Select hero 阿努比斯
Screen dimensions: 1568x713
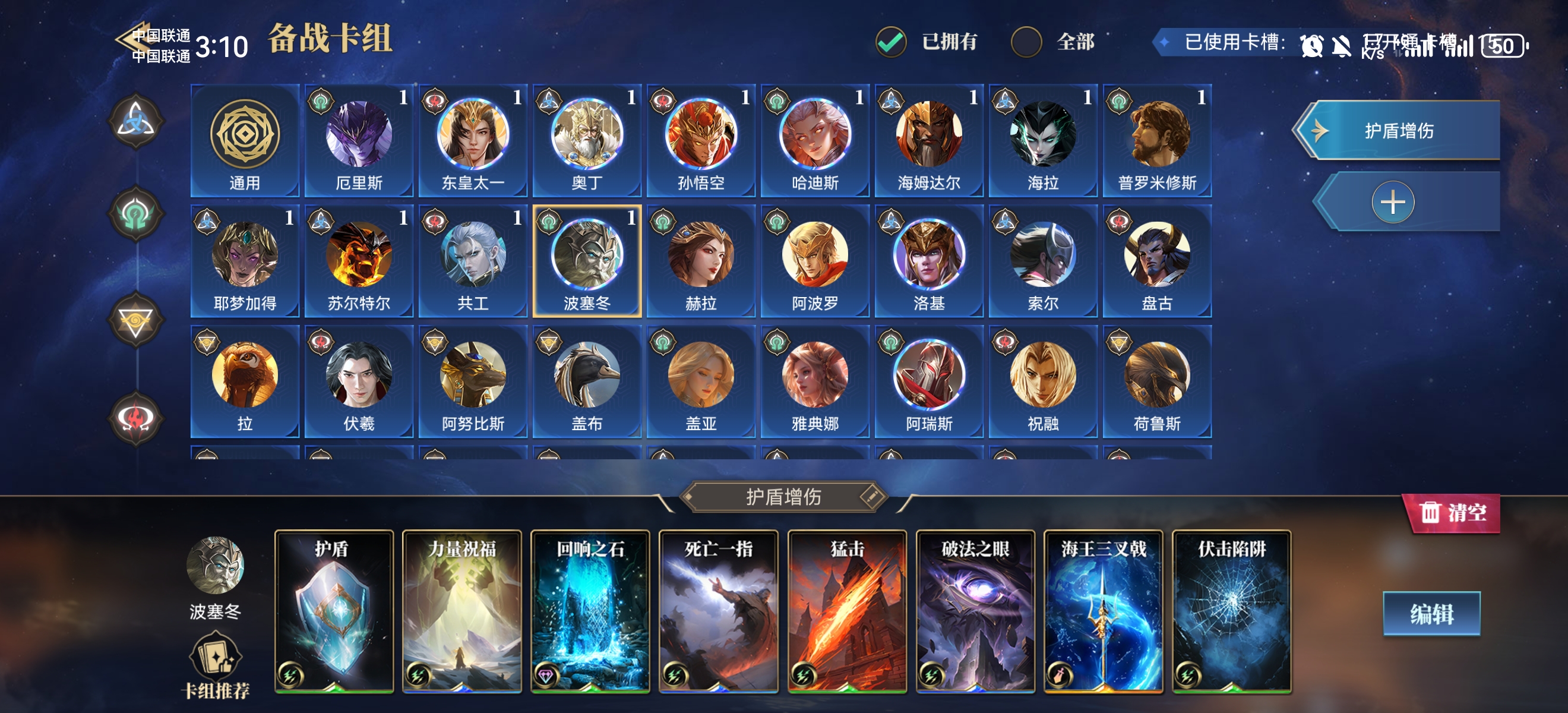point(473,382)
